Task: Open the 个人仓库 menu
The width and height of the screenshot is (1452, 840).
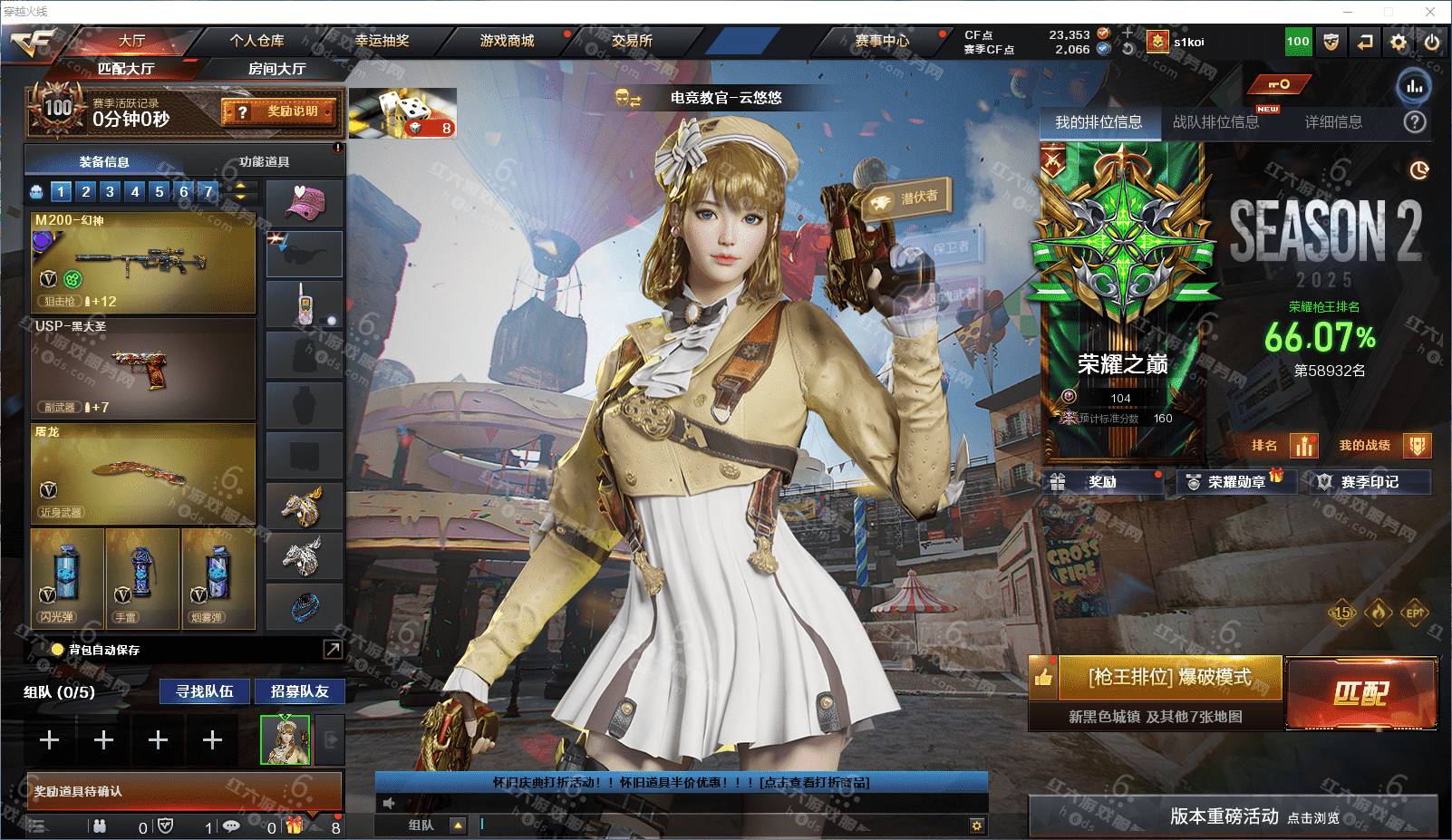Action: click(x=257, y=41)
